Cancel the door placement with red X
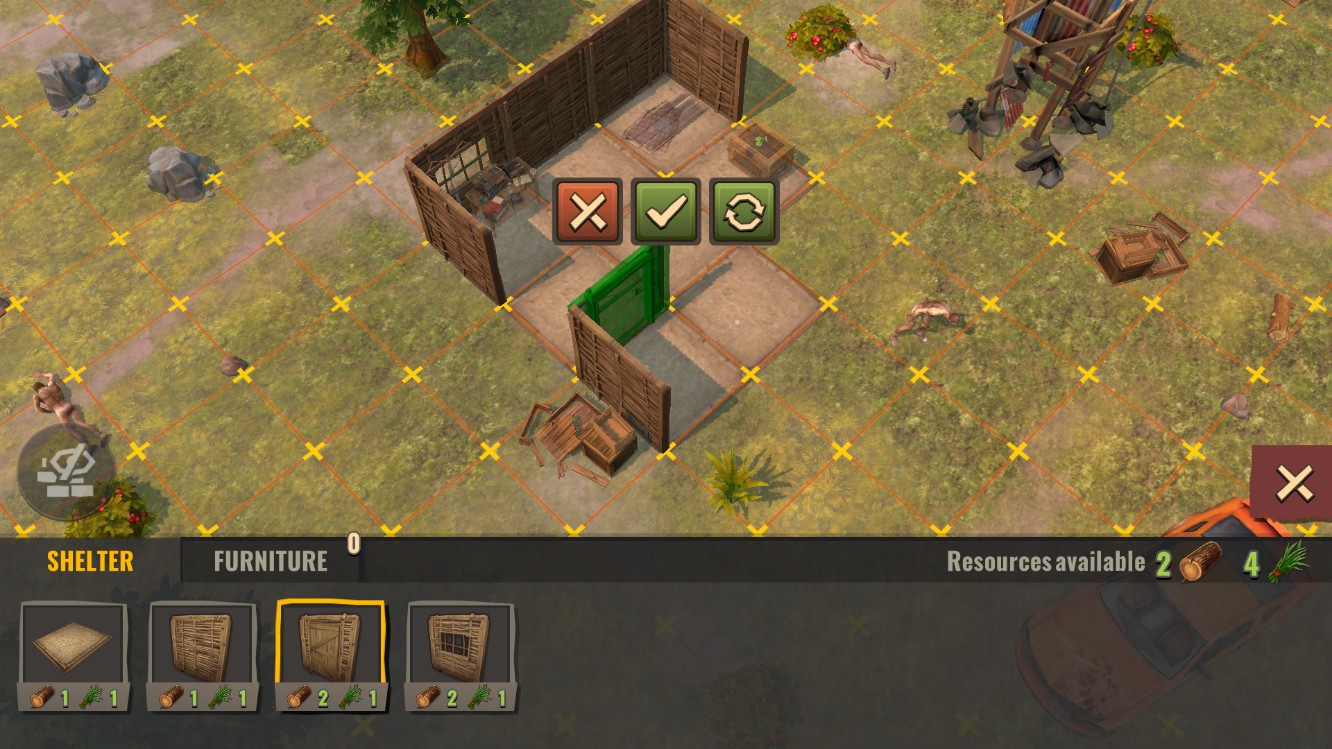This screenshot has height=749, width=1332. click(x=587, y=211)
